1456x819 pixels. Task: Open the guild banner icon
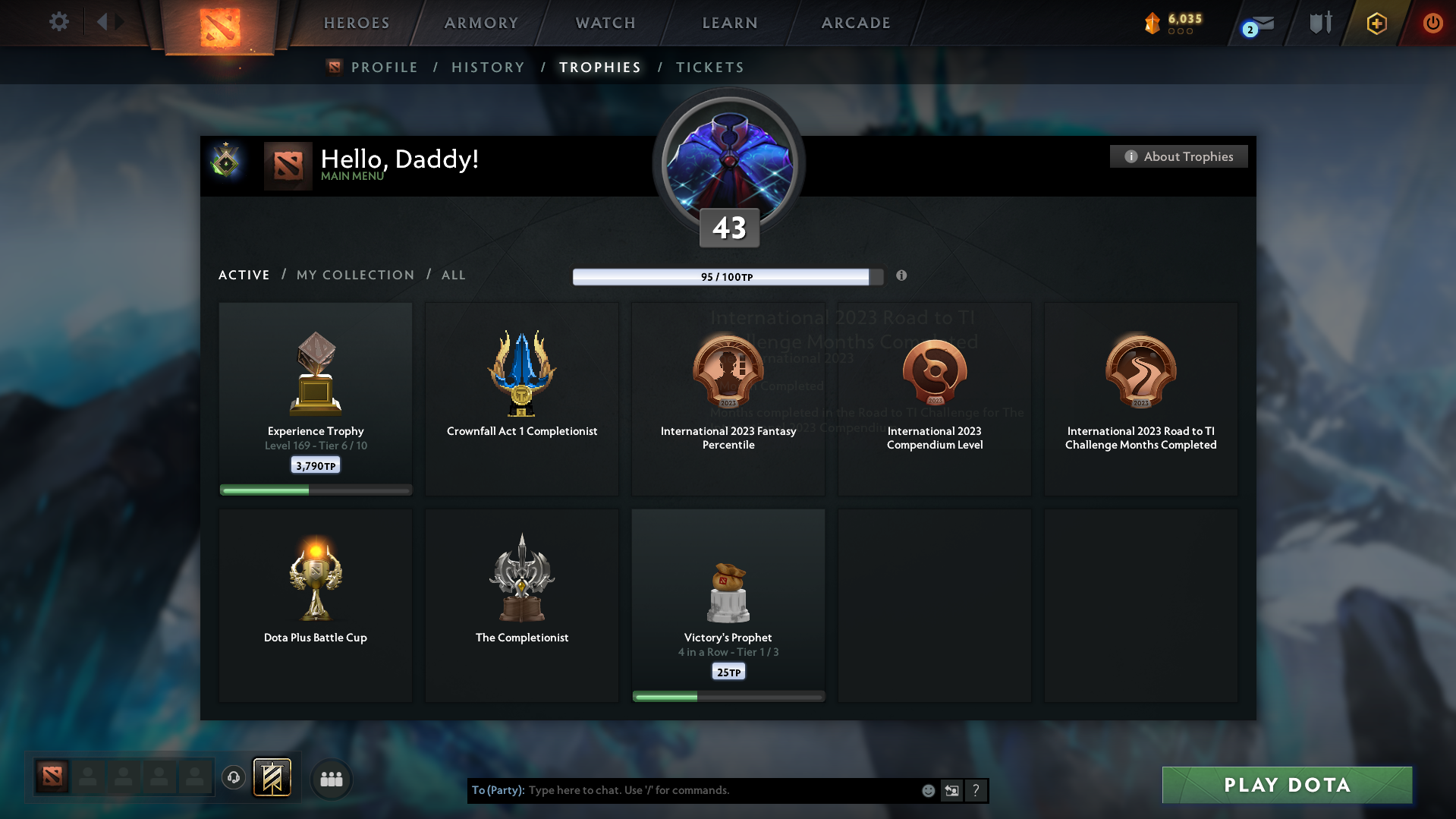pyautogui.click(x=272, y=778)
